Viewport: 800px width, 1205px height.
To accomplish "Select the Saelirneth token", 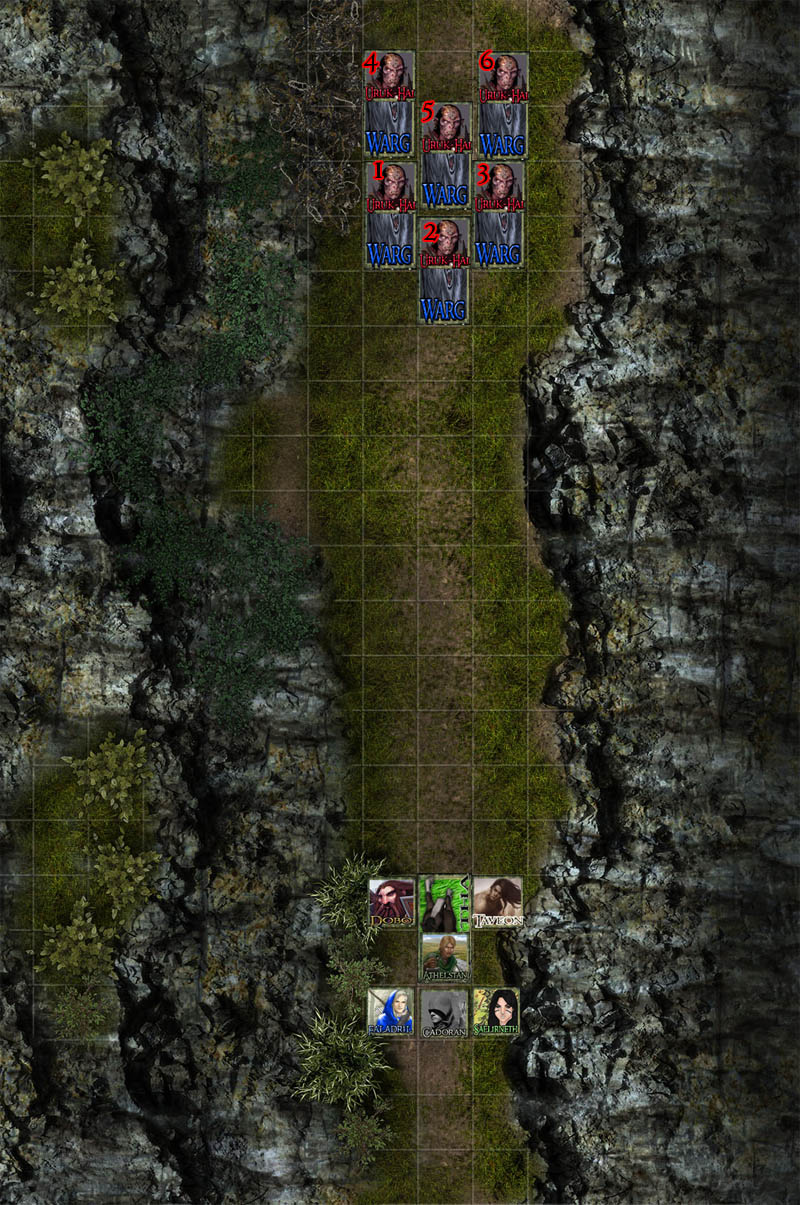I will coord(496,1012).
